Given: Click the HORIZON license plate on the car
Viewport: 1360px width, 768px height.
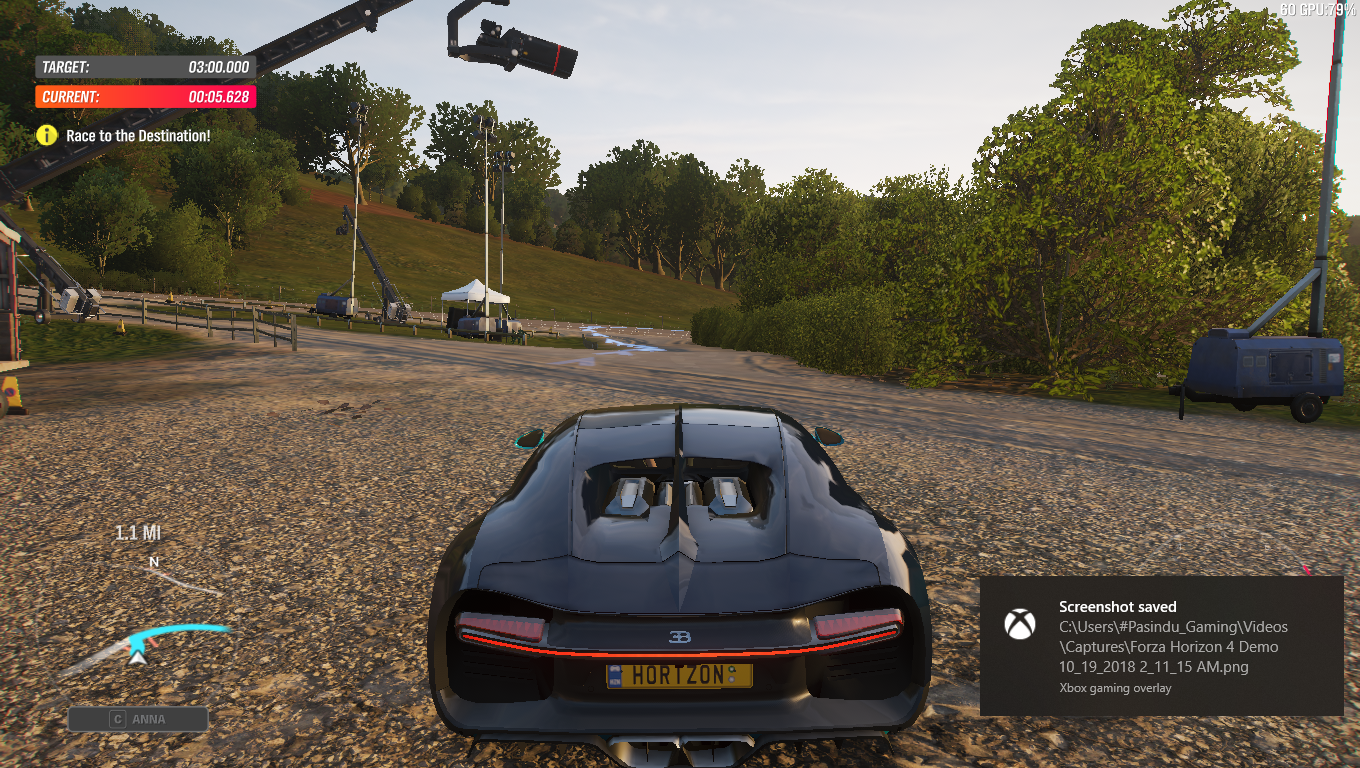Looking at the screenshot, I should pos(679,675).
